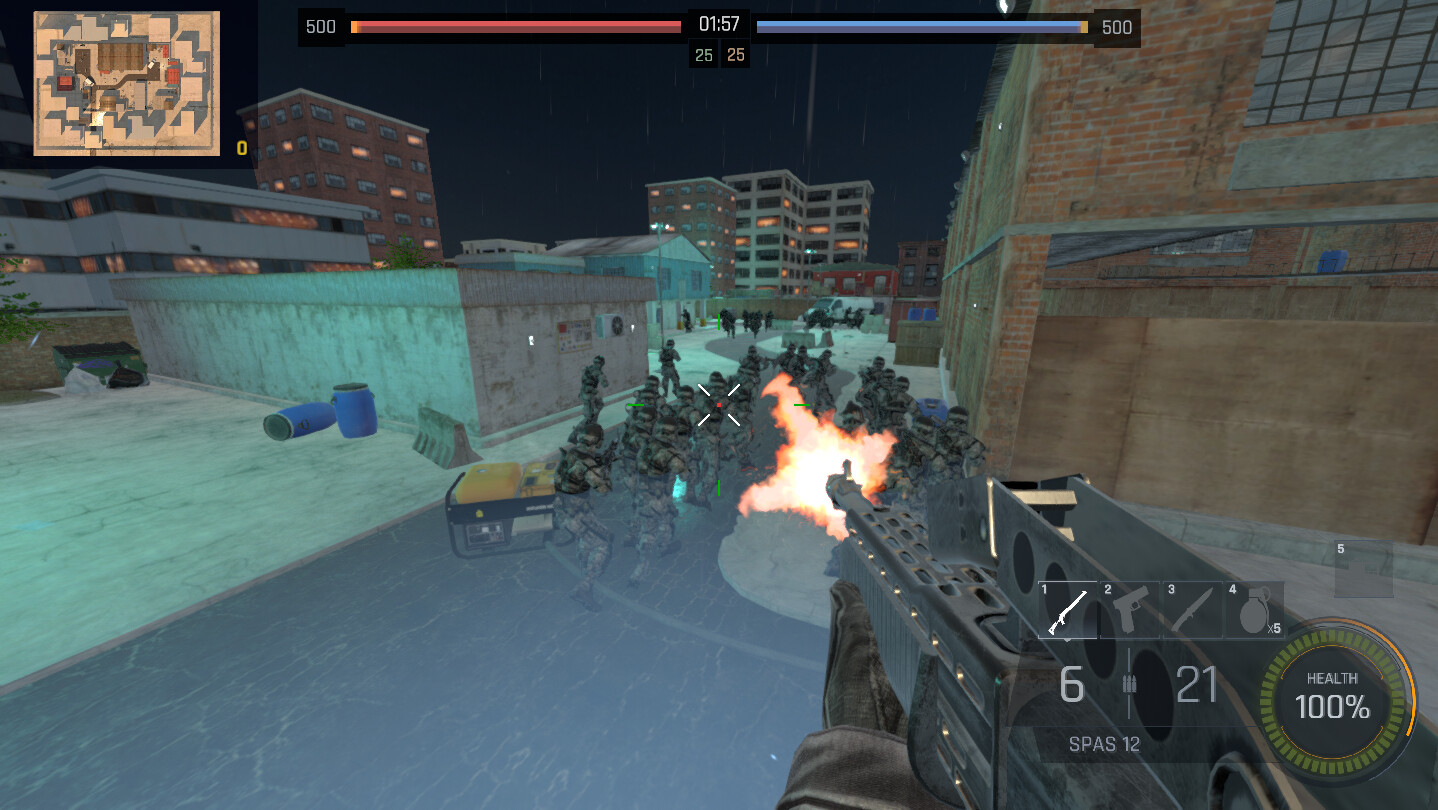Image resolution: width=1438 pixels, height=810 pixels.
Task: Select the empty equipment slot 5
Action: (x=1364, y=566)
